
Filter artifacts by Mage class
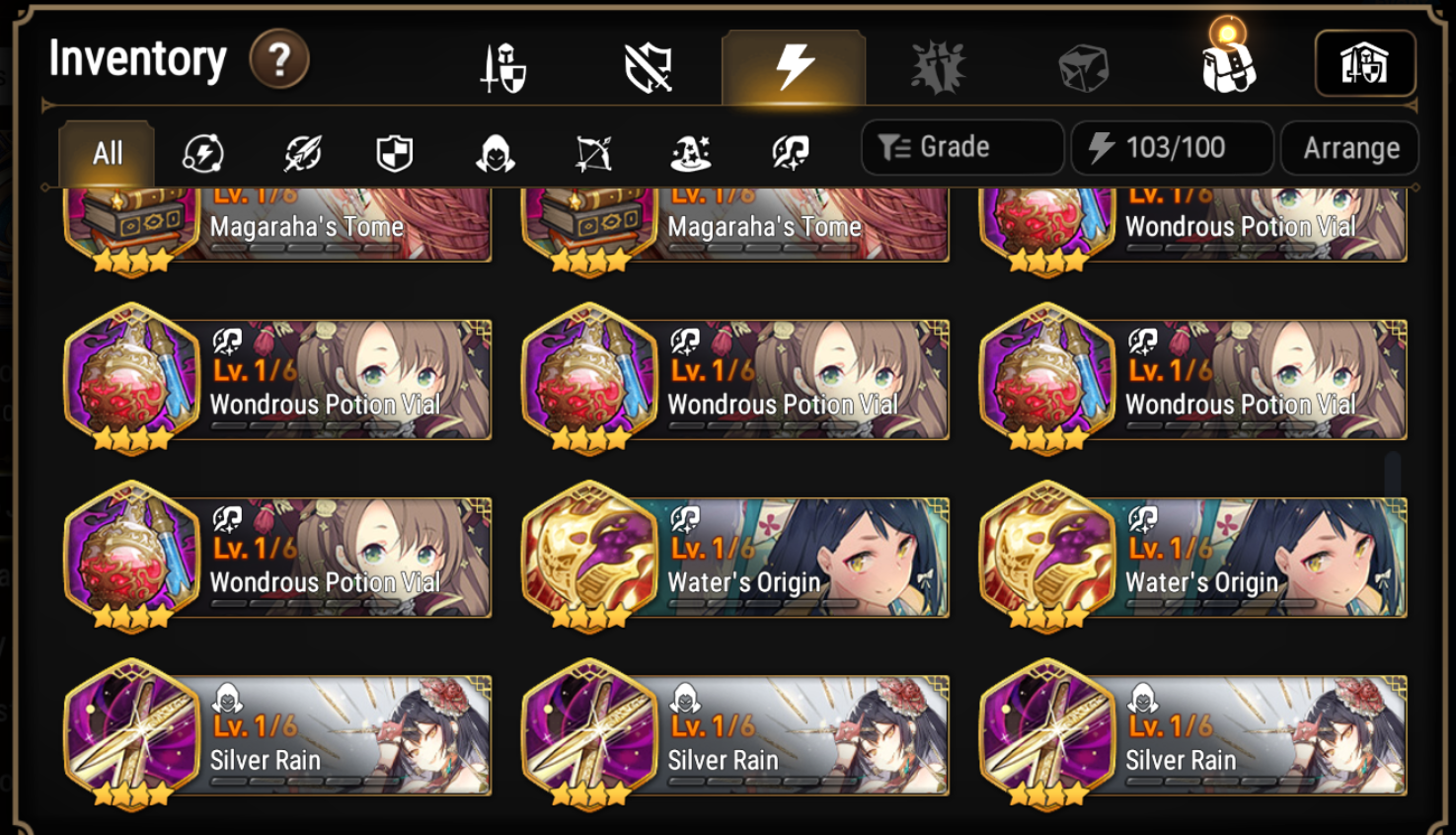pos(691,151)
